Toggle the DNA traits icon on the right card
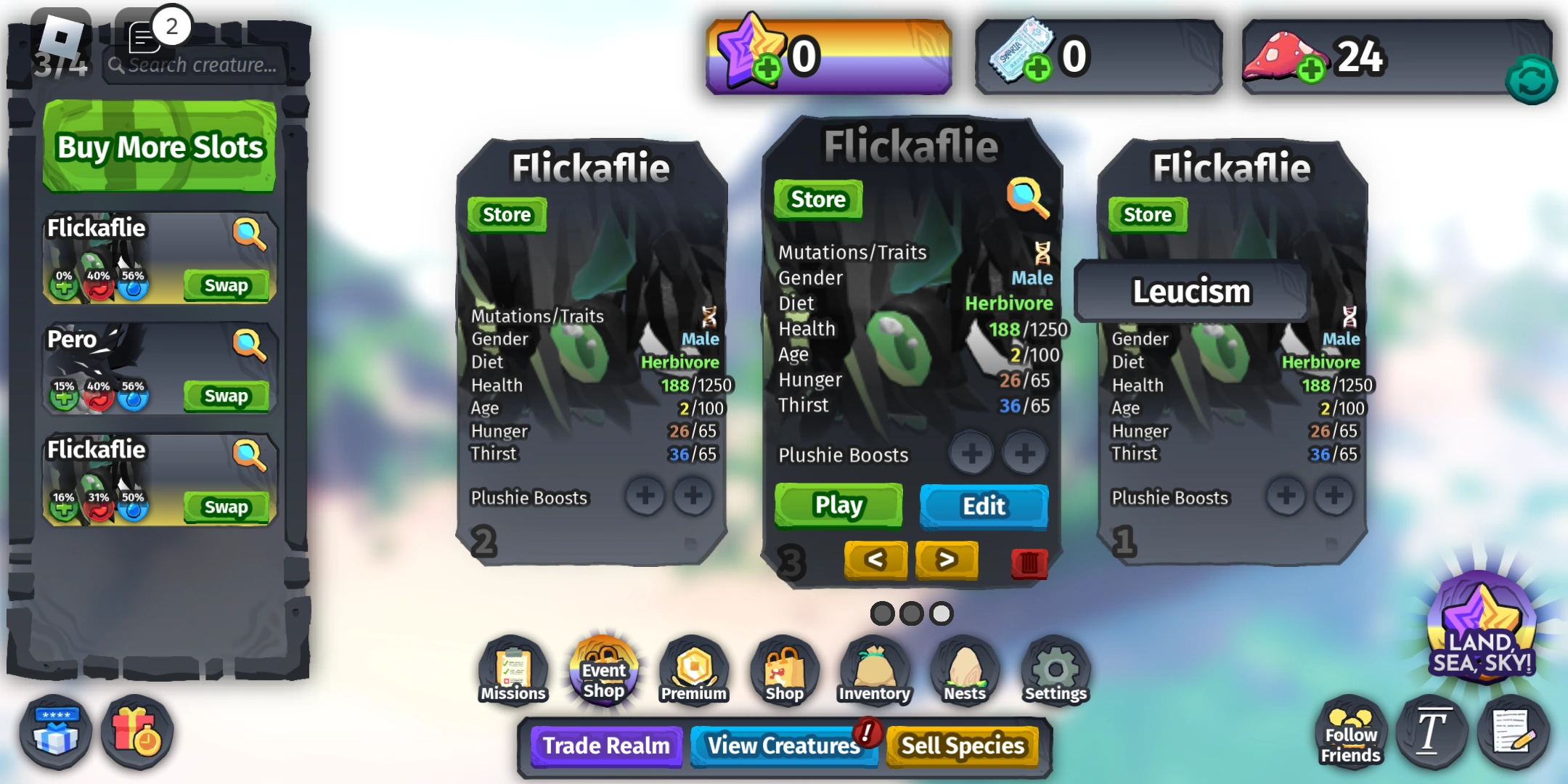The image size is (1568, 784). click(1350, 314)
